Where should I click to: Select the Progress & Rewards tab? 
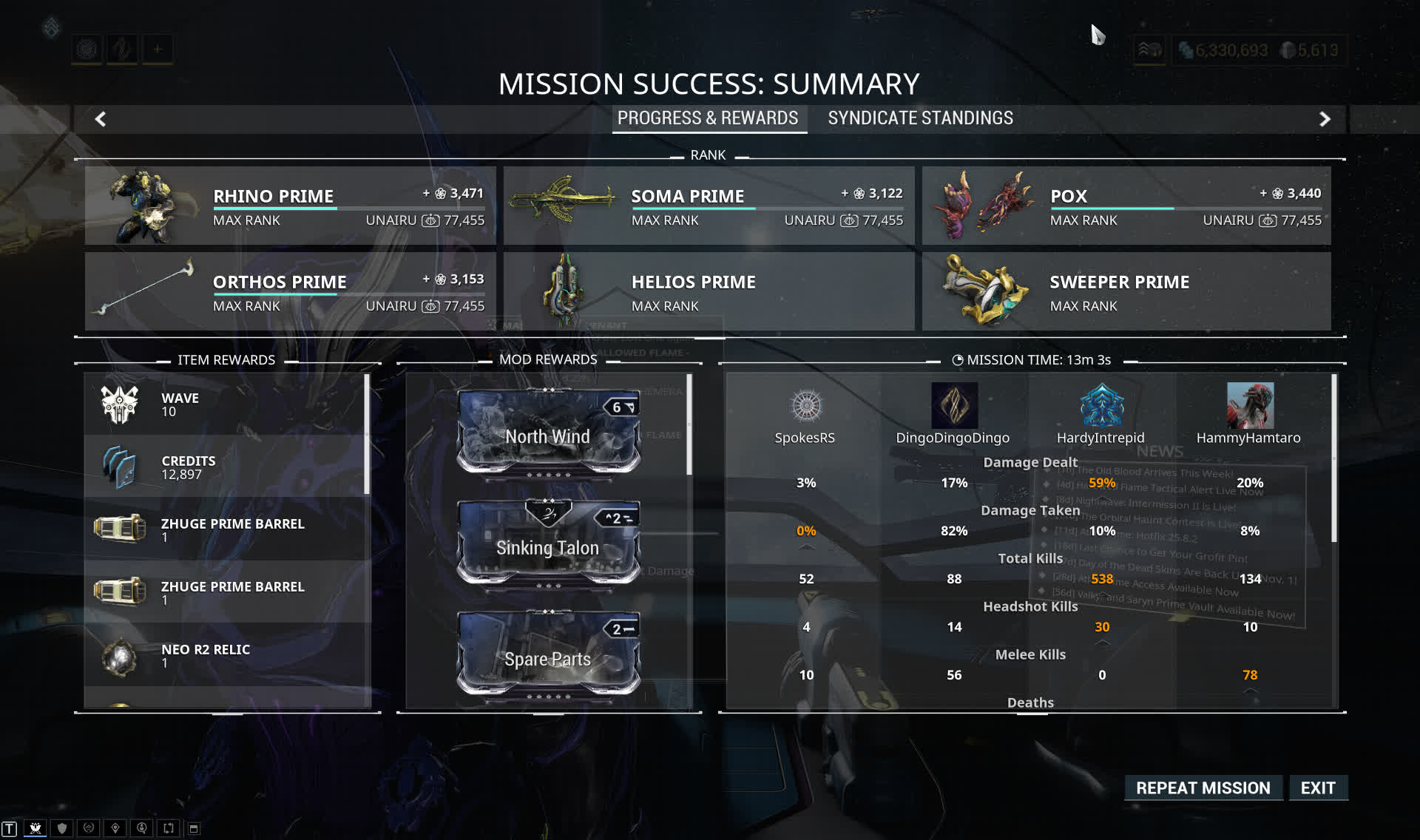click(708, 118)
